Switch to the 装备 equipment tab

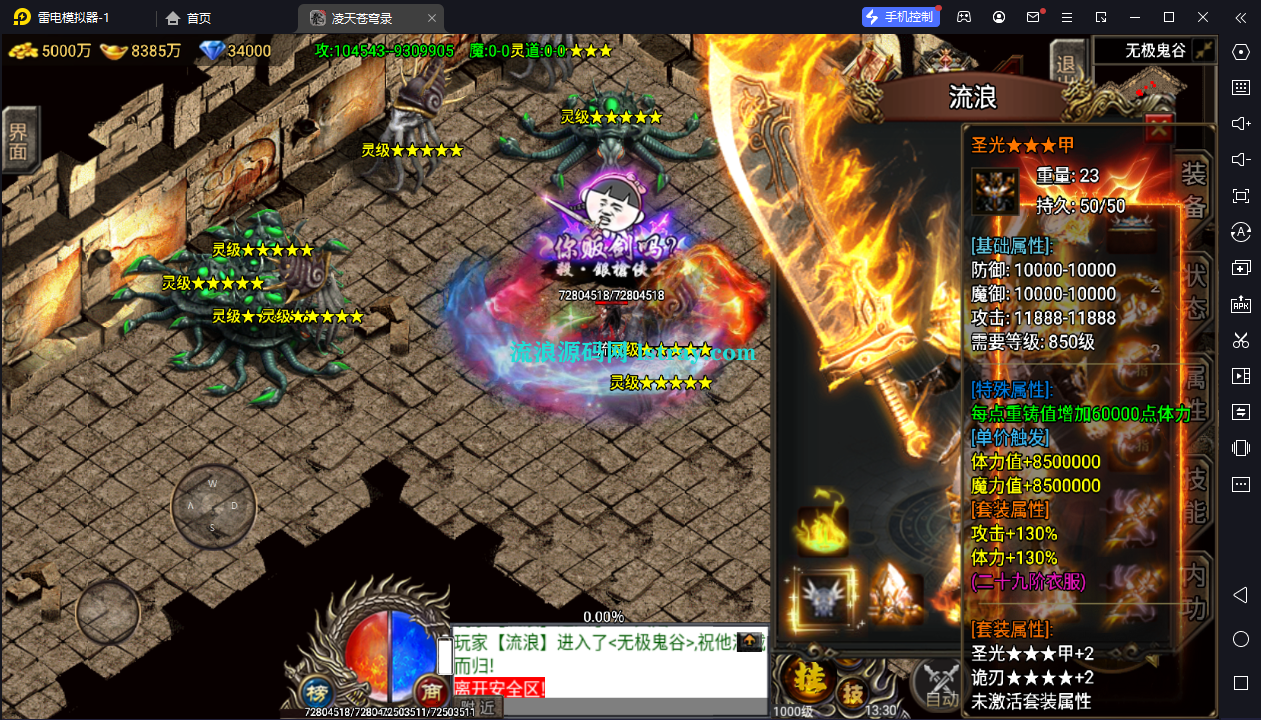click(x=1194, y=188)
